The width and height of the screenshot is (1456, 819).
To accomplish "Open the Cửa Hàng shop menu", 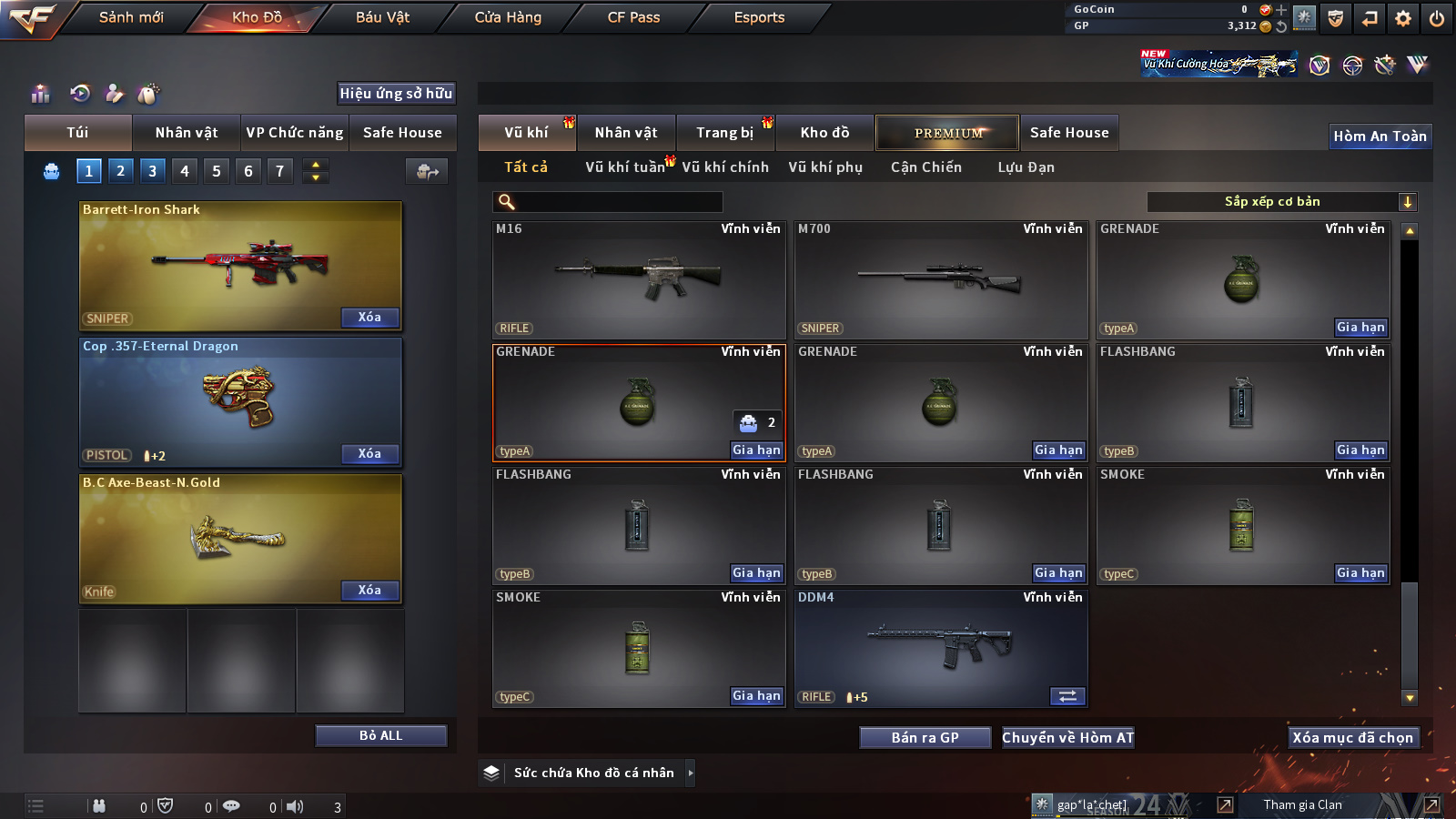I will [508, 17].
